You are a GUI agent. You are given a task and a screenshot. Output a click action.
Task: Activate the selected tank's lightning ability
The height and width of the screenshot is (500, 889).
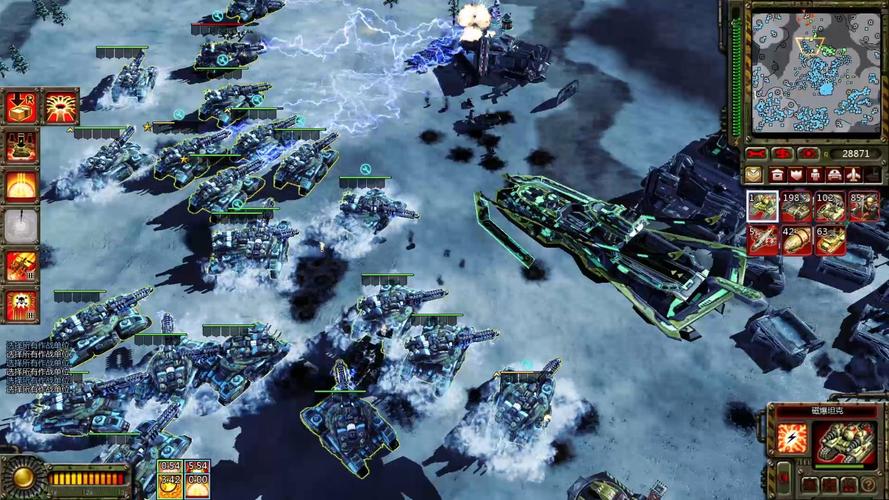(792, 440)
